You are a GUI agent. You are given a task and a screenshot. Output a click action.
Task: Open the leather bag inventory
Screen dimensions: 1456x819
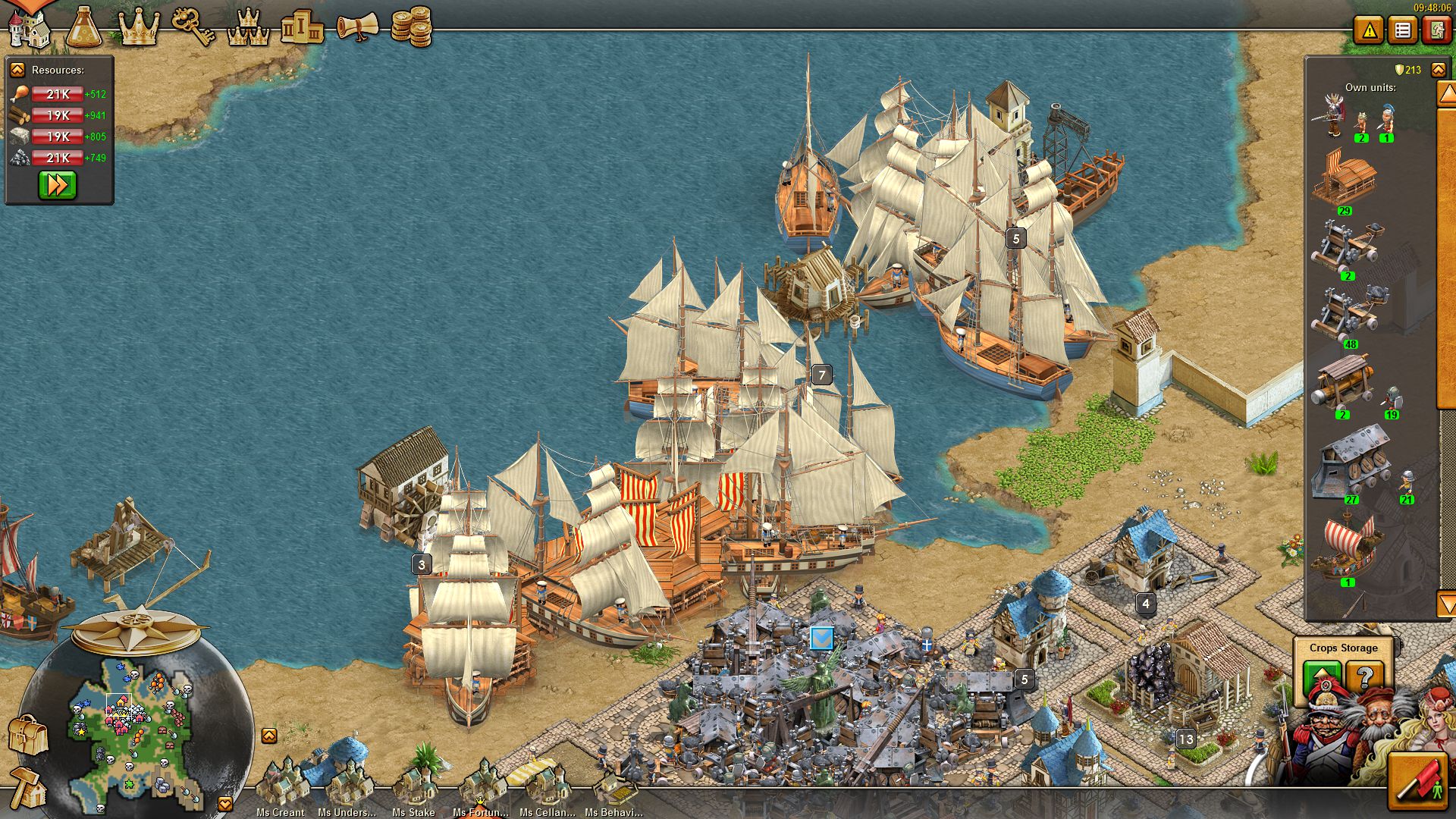point(27,734)
